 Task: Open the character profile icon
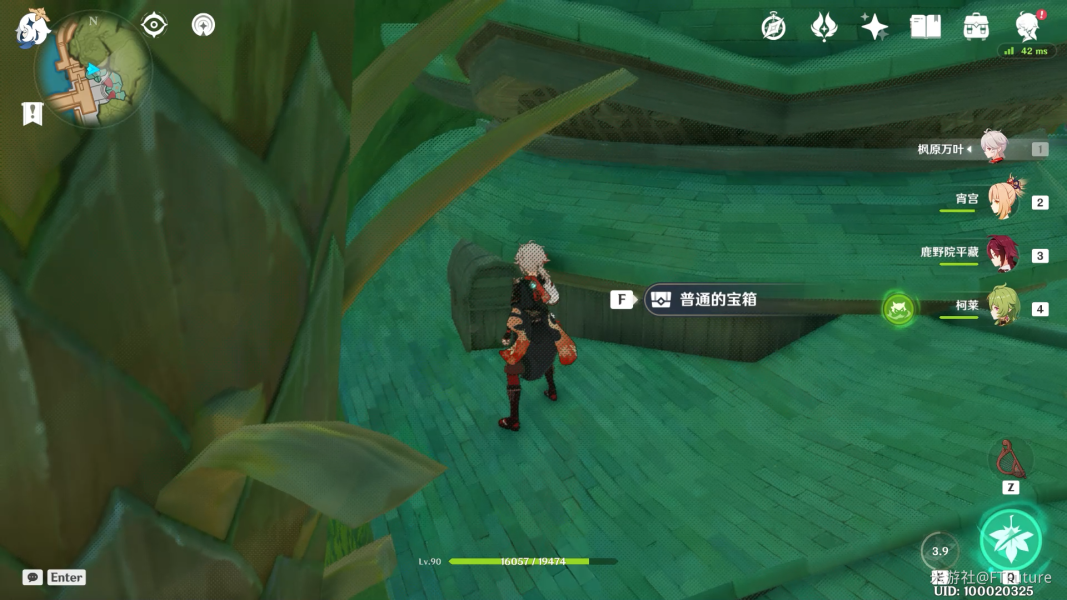(1027, 27)
